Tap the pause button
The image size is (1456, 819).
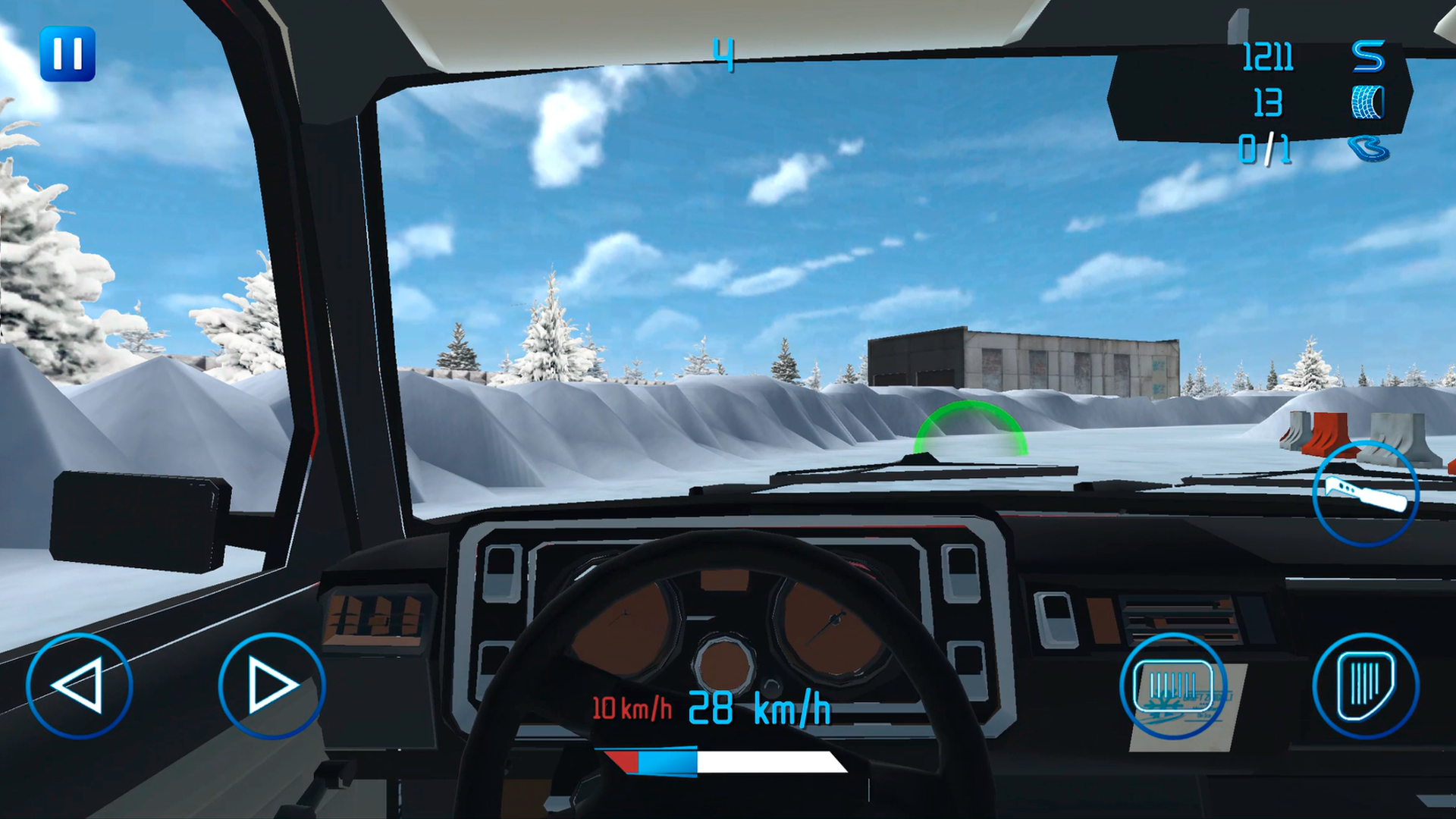point(70,53)
